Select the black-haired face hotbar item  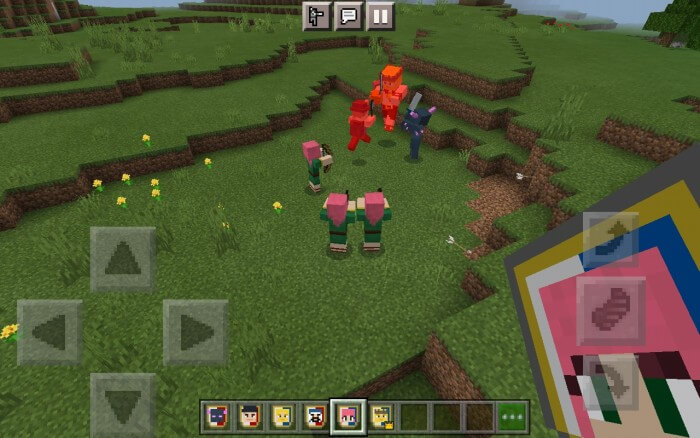pyautogui.click(x=249, y=417)
